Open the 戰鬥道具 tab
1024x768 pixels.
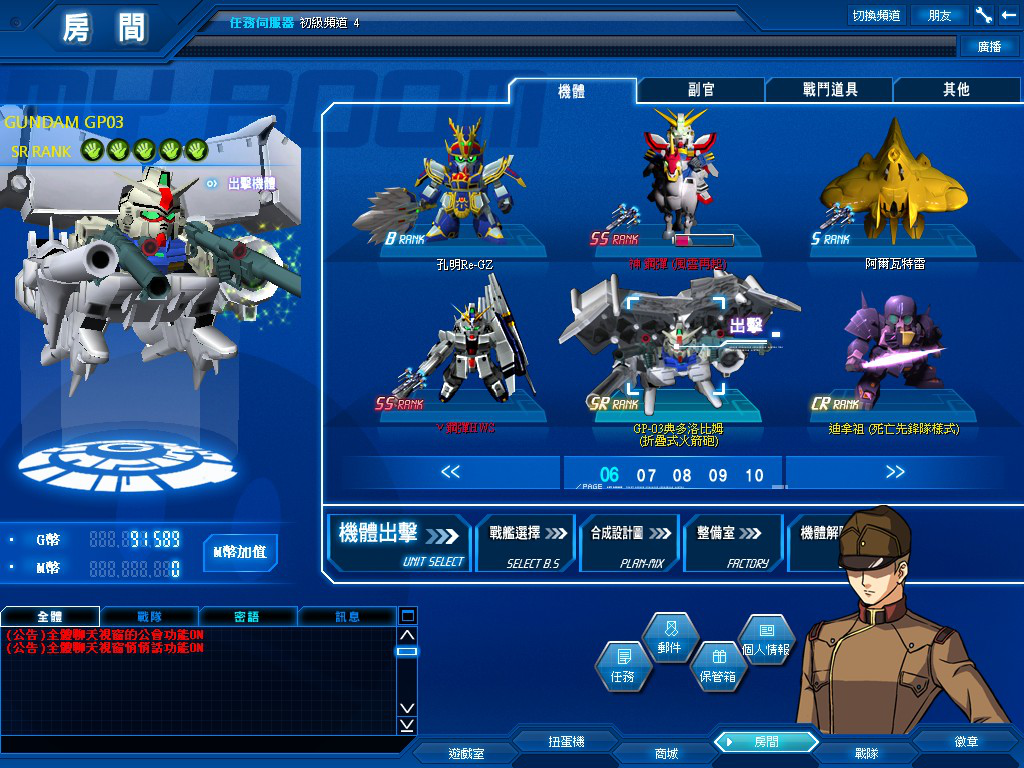[830, 90]
